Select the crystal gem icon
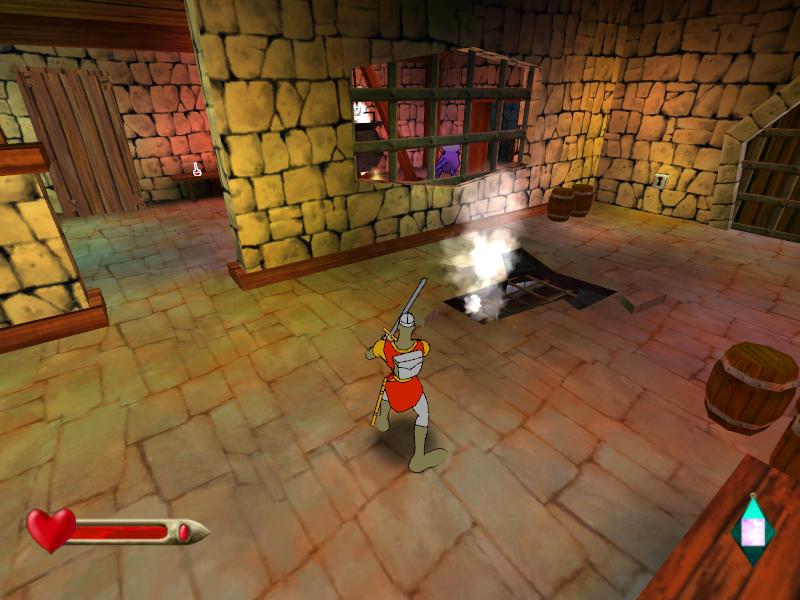This screenshot has height=600, width=800. (x=753, y=529)
